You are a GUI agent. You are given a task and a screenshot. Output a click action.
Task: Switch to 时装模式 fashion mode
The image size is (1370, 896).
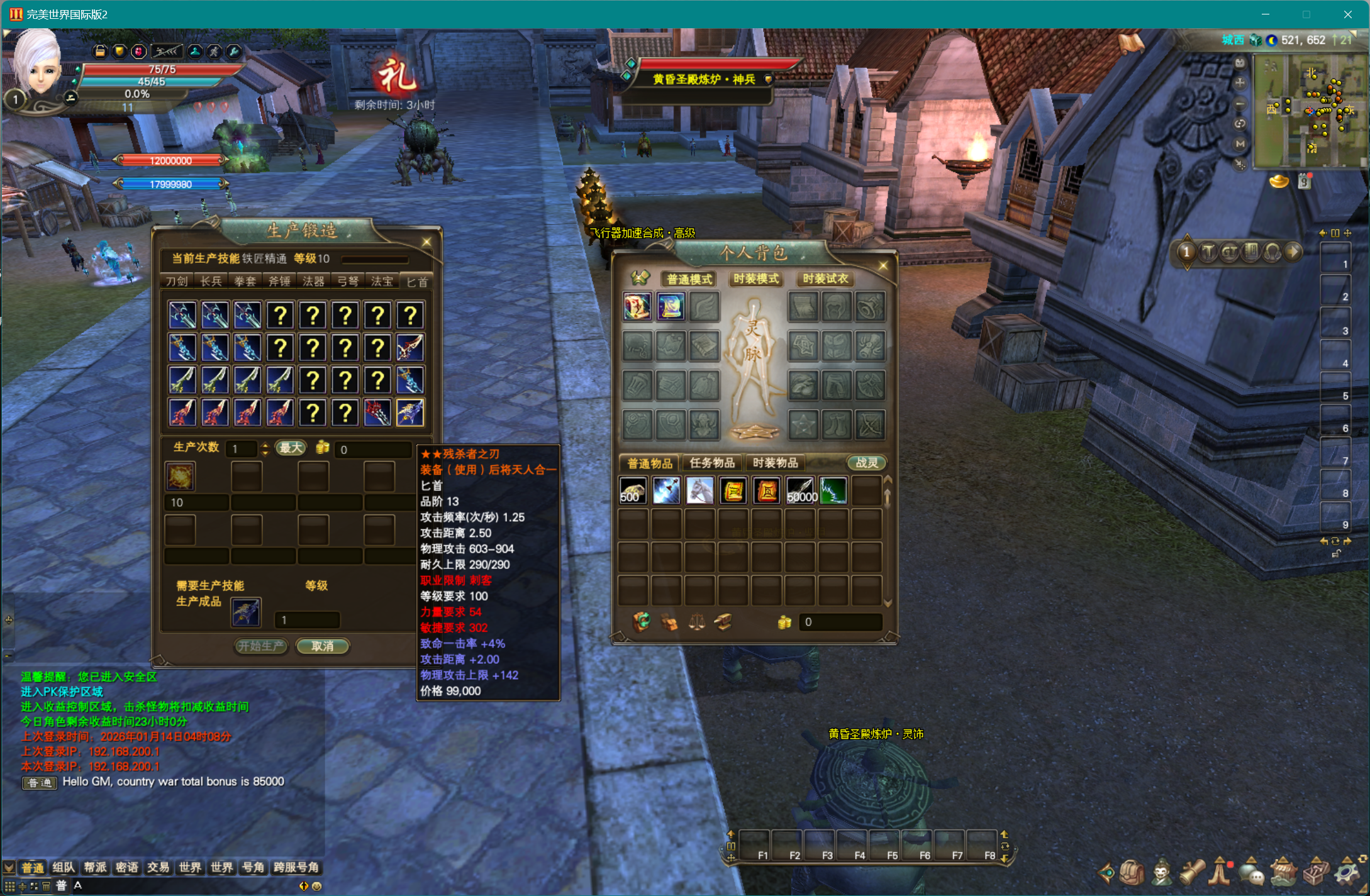point(756,279)
